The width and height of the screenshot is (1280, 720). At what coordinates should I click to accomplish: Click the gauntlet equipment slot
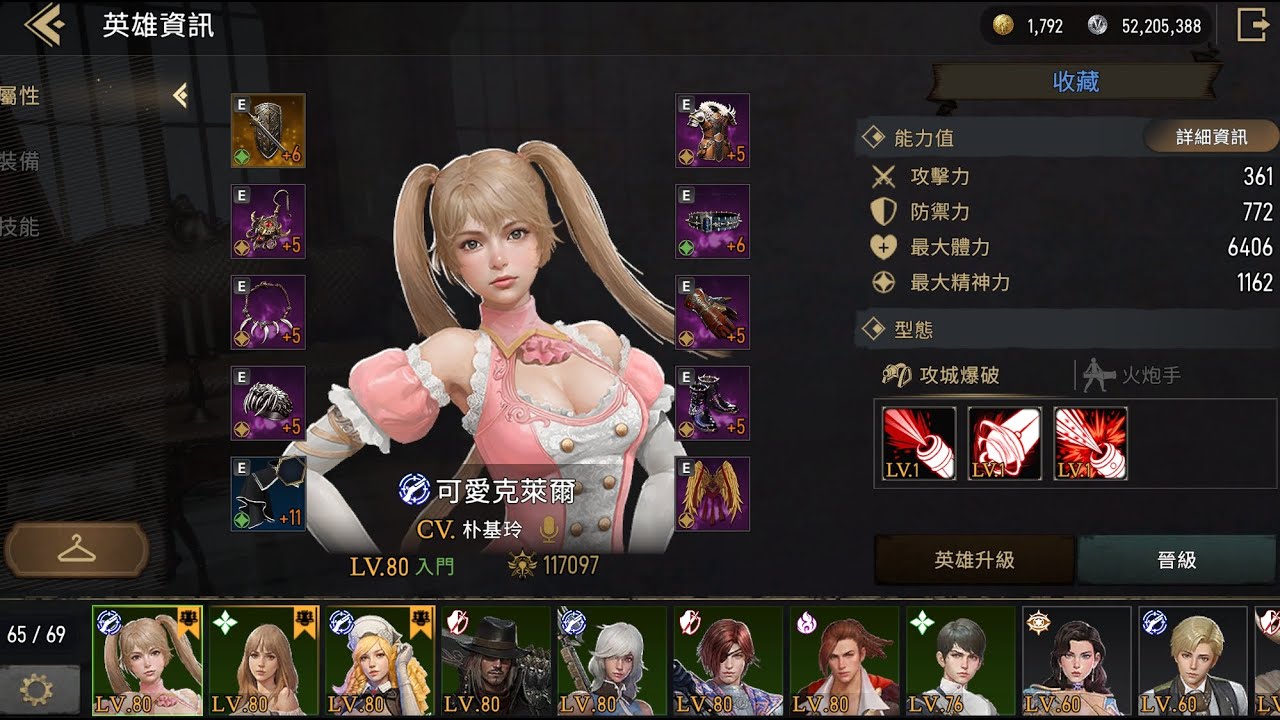coord(712,310)
